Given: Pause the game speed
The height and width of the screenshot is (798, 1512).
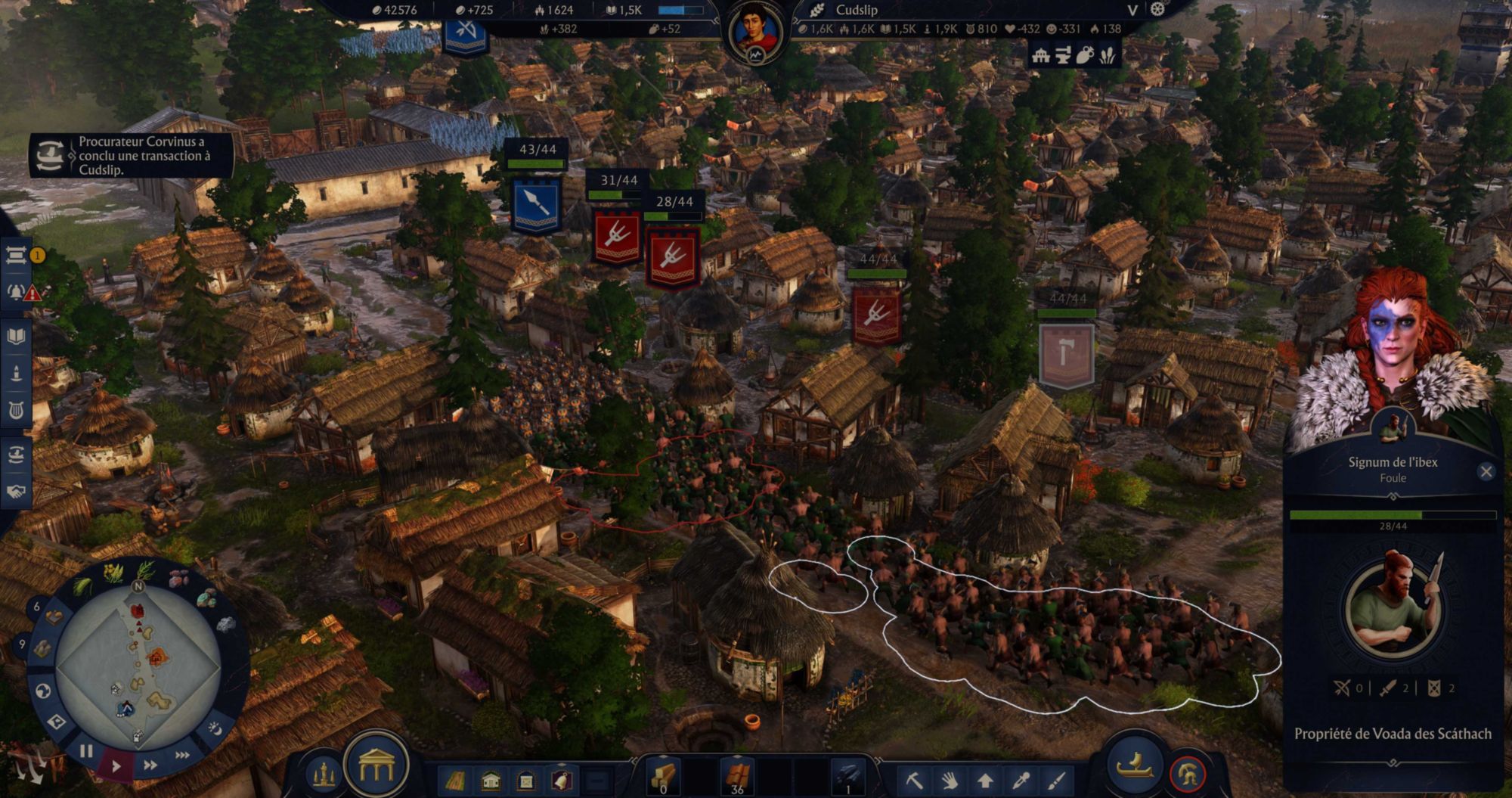Looking at the screenshot, I should pyautogui.click(x=86, y=751).
